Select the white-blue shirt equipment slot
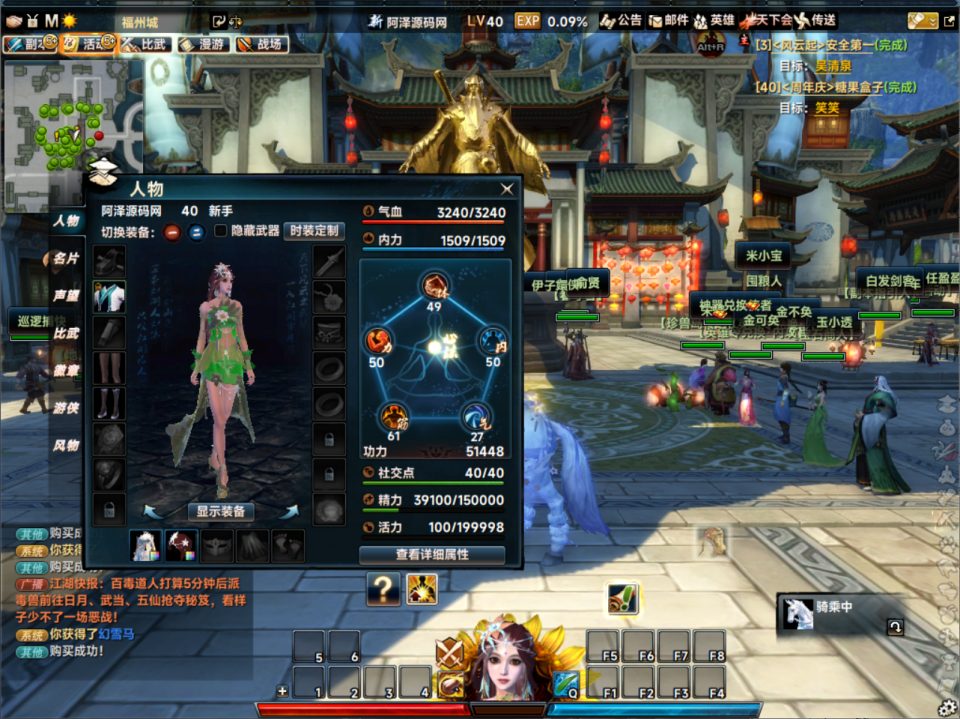 (x=109, y=296)
